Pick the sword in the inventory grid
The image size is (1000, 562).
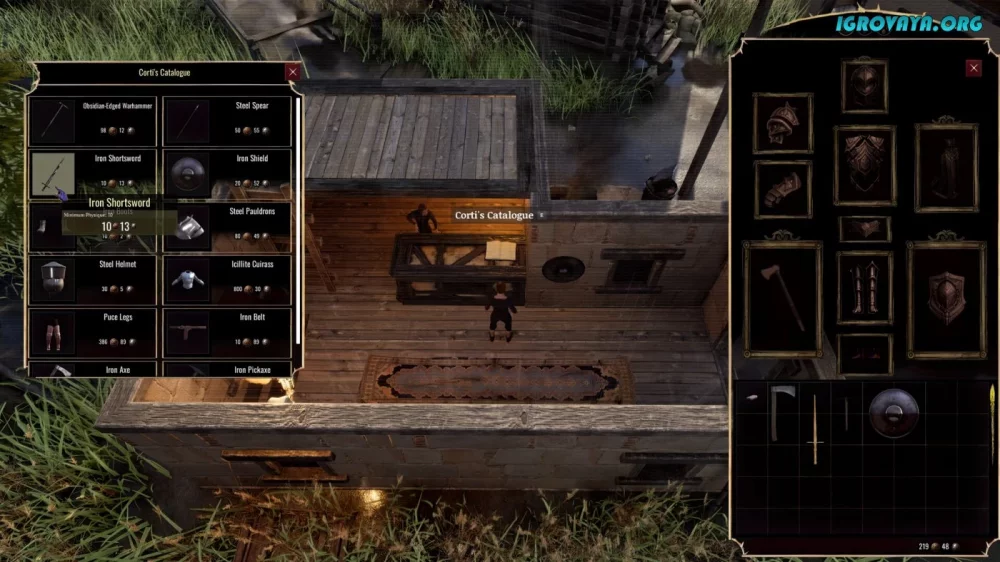point(815,428)
